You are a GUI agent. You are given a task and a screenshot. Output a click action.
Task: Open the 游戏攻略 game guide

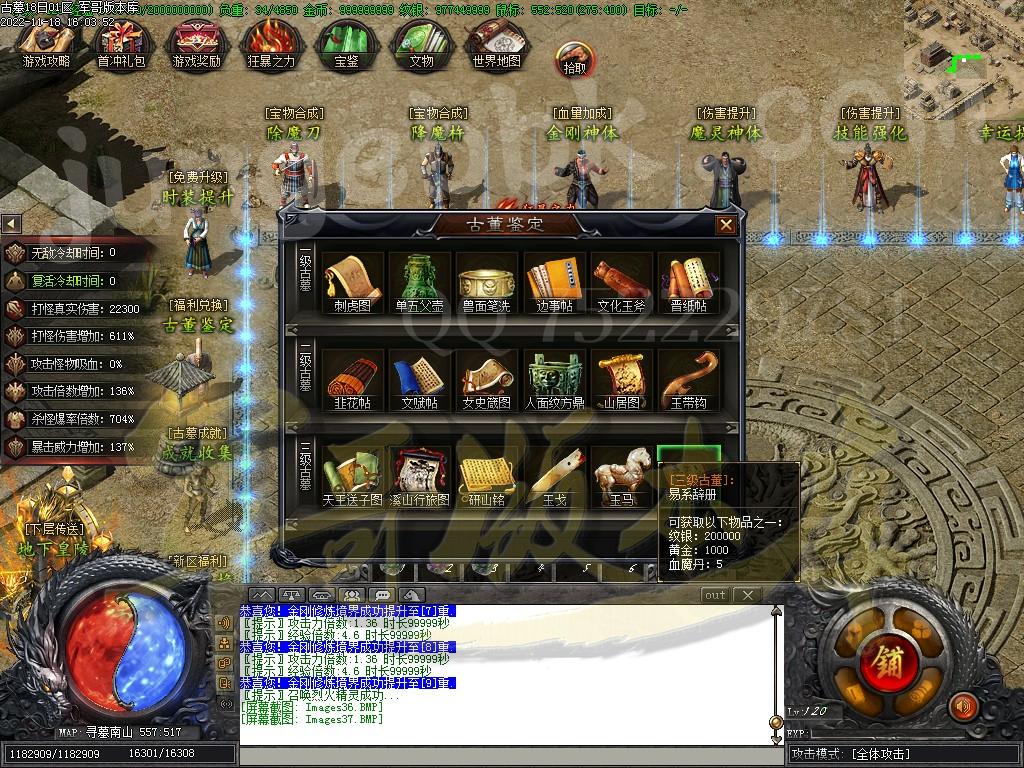(47, 44)
